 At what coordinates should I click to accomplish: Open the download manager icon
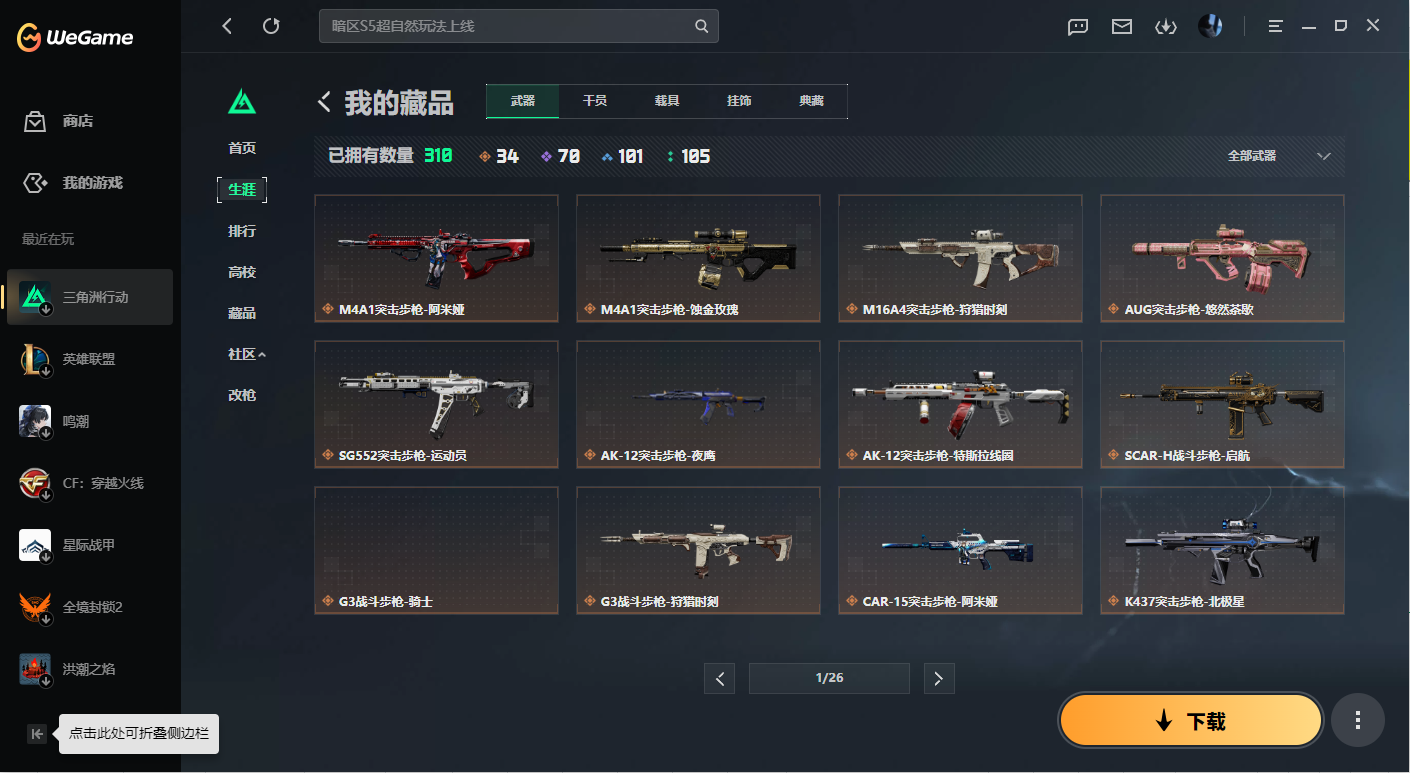click(x=1166, y=27)
